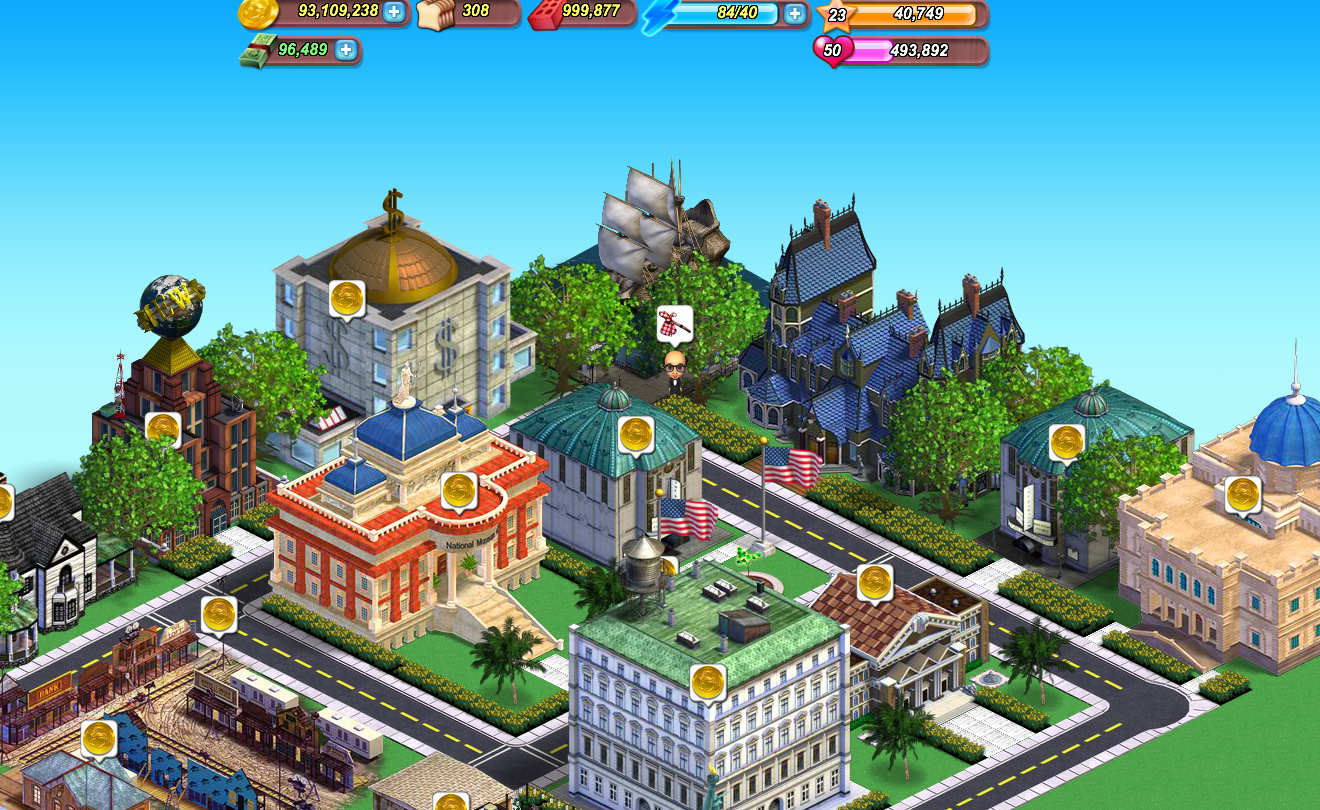Collect the coin bubble on the blue-domed capitol
The height and width of the screenshot is (810, 1320).
[1243, 493]
